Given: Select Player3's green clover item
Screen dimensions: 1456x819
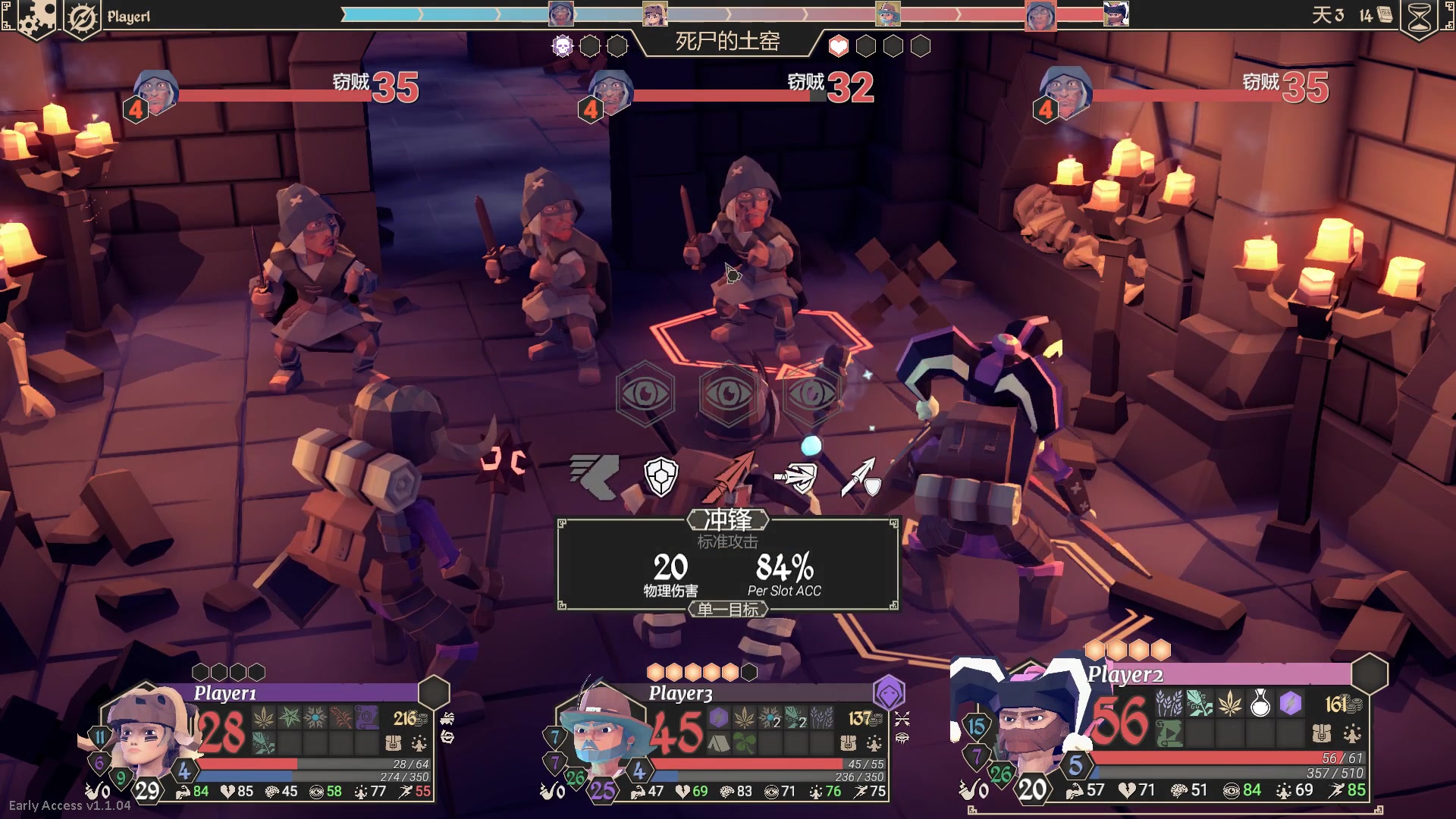Looking at the screenshot, I should (745, 742).
